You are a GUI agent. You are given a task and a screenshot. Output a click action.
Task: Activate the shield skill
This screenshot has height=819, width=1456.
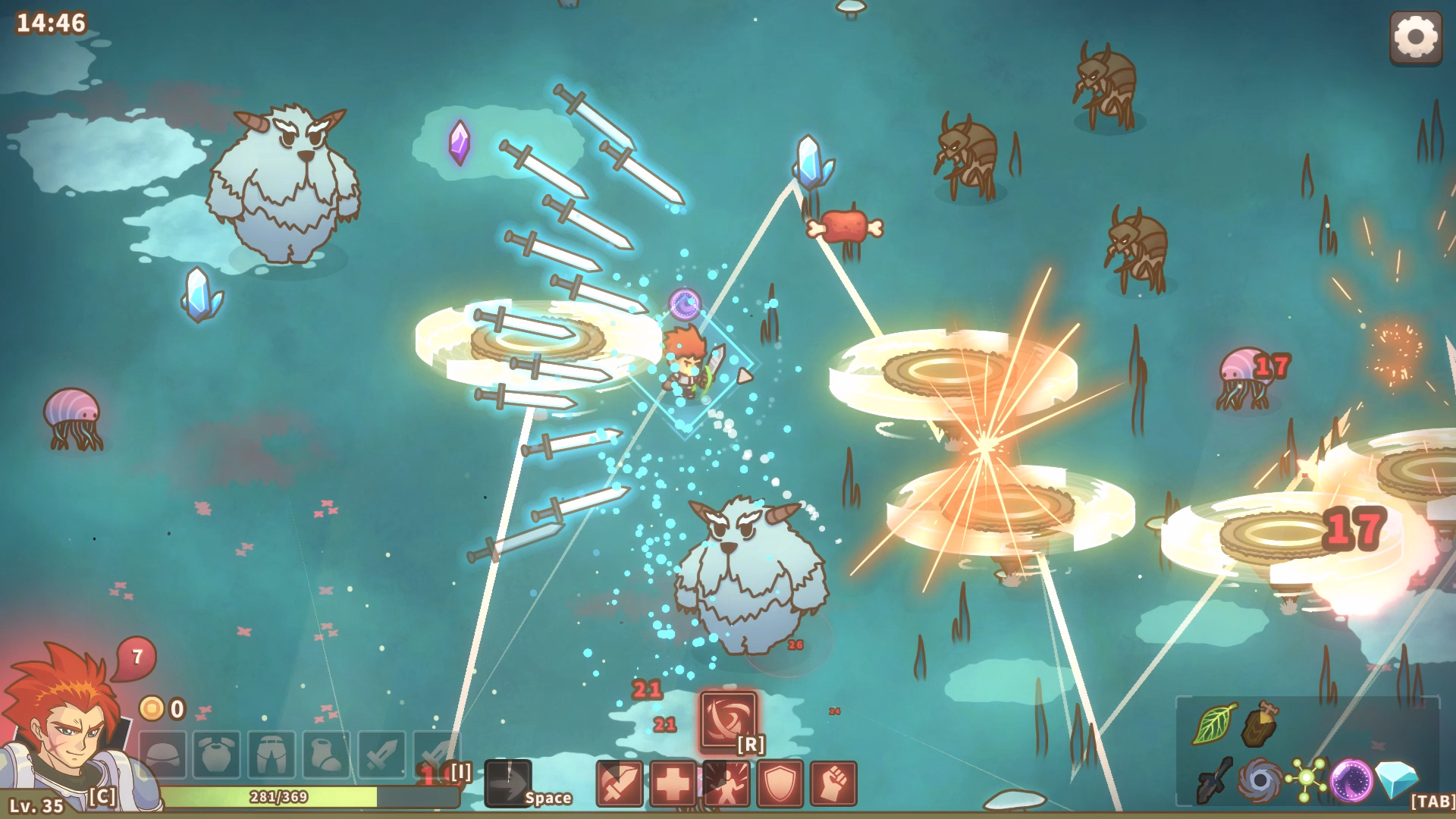click(x=780, y=783)
